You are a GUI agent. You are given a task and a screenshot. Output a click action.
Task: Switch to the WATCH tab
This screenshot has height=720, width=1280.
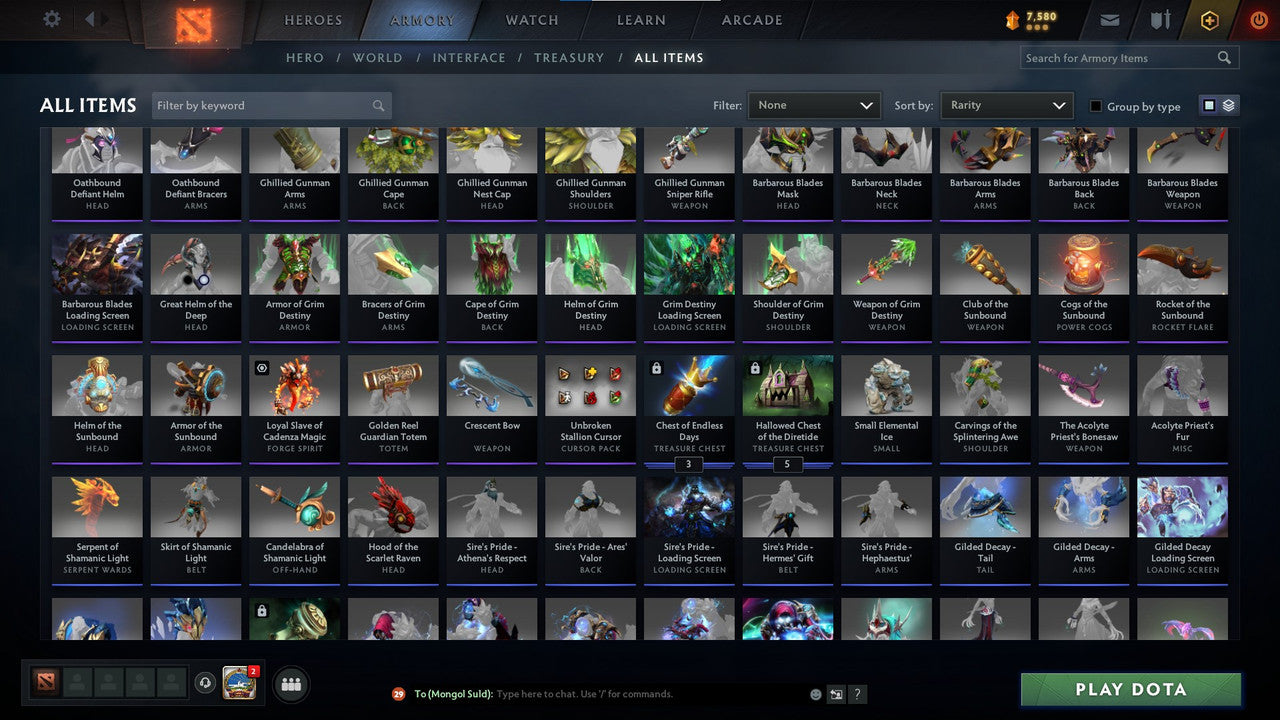tap(531, 19)
